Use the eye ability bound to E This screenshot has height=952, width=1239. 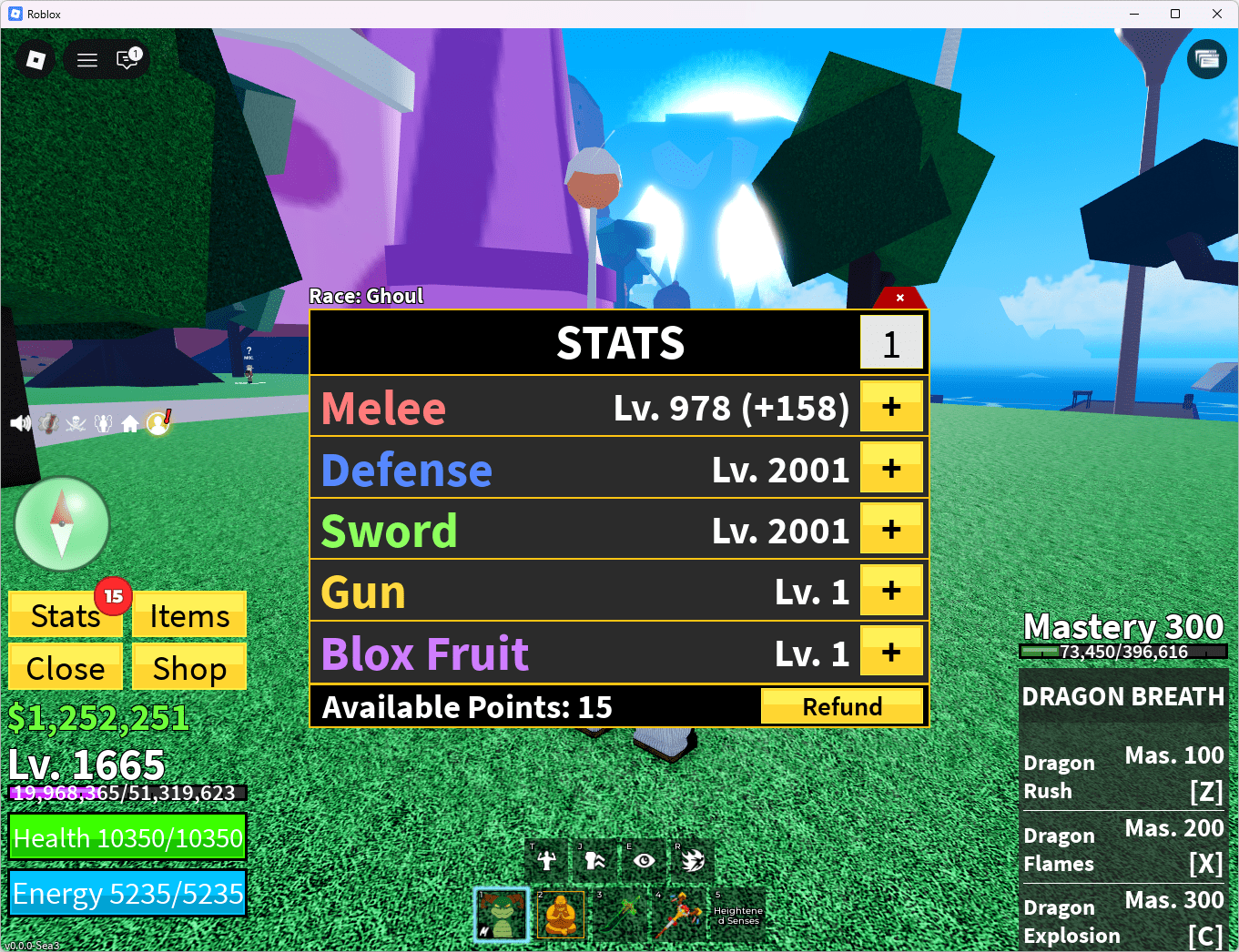(643, 859)
